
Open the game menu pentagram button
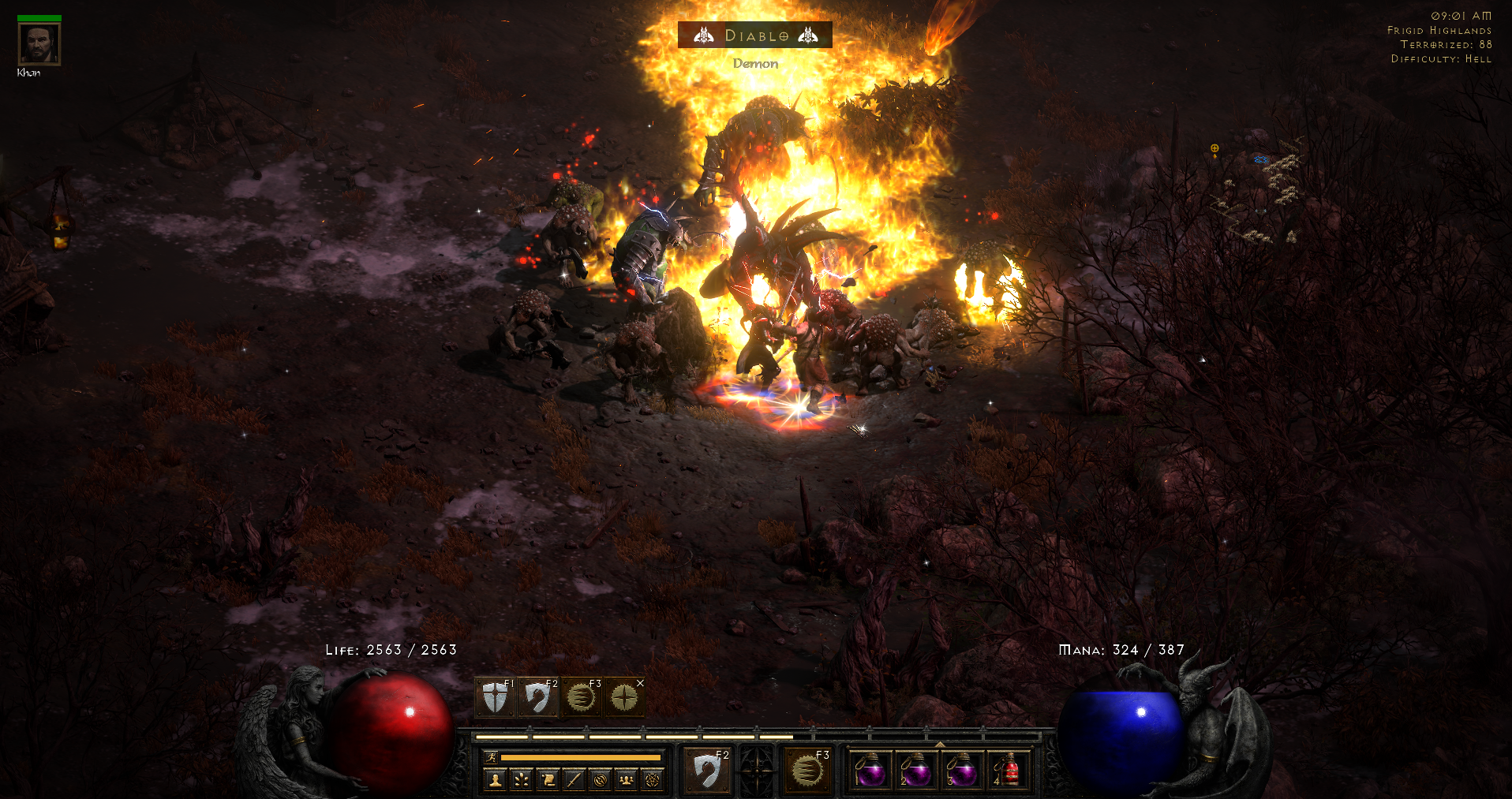(652, 780)
